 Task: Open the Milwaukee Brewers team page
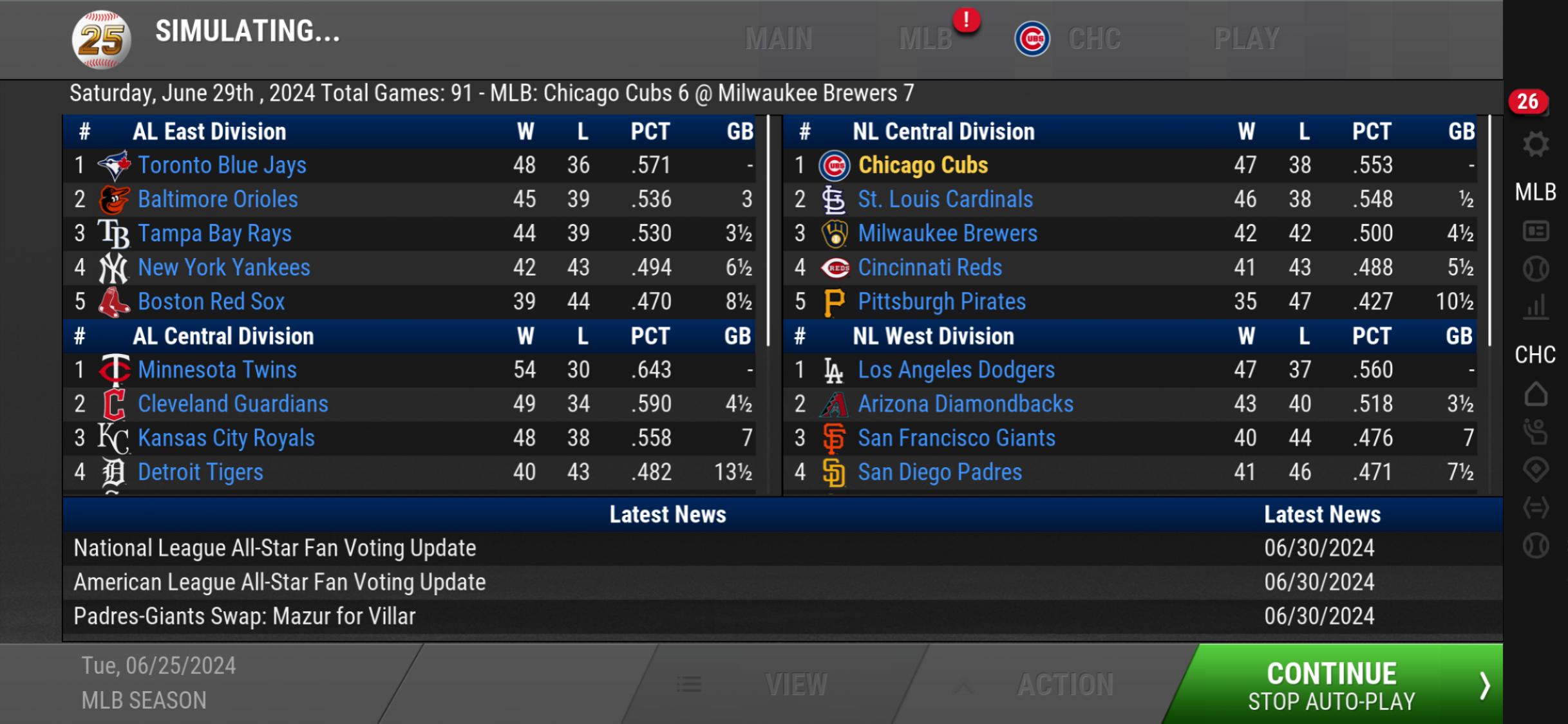pos(947,234)
